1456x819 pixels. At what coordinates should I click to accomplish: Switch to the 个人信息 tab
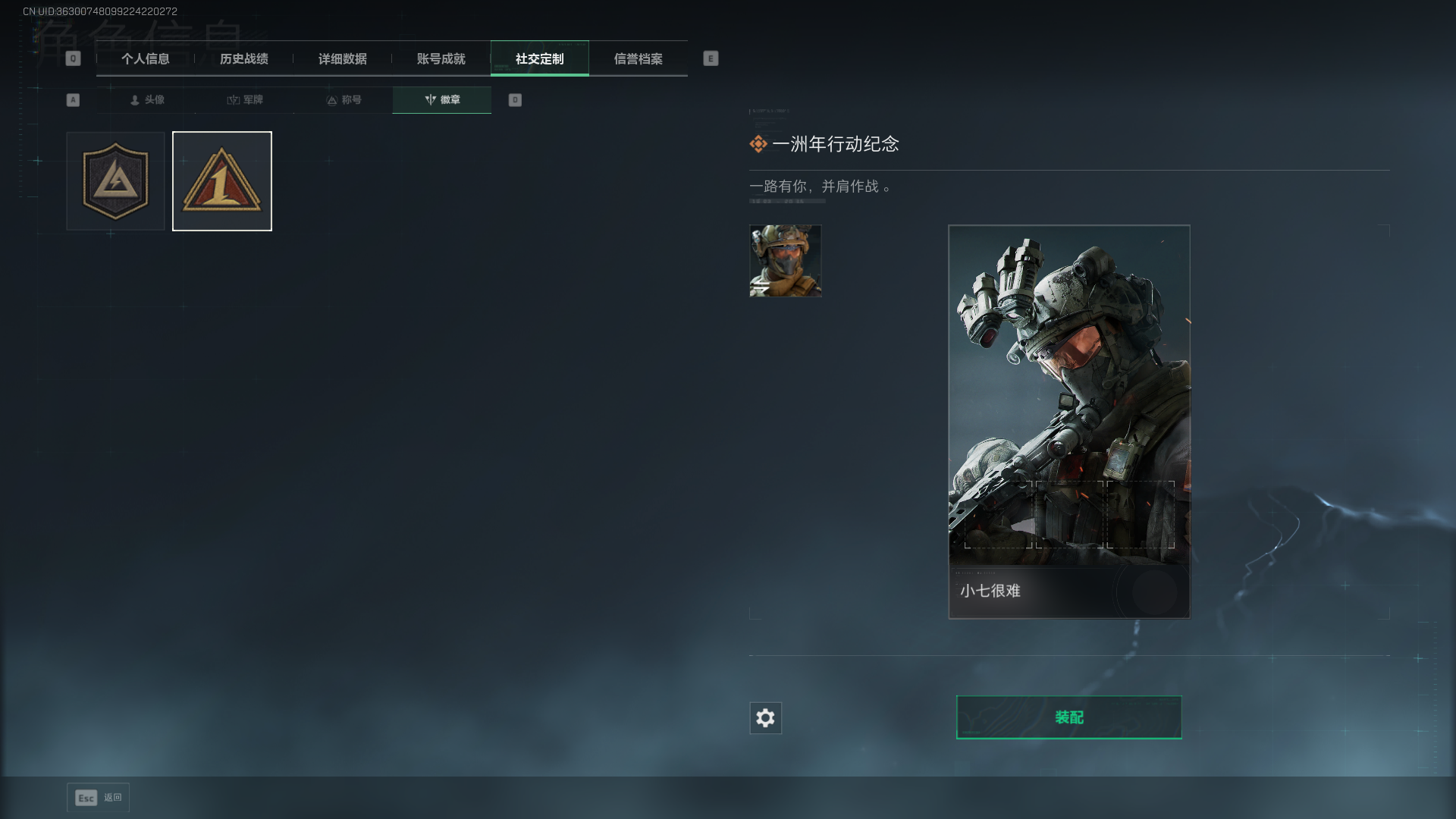tap(146, 59)
